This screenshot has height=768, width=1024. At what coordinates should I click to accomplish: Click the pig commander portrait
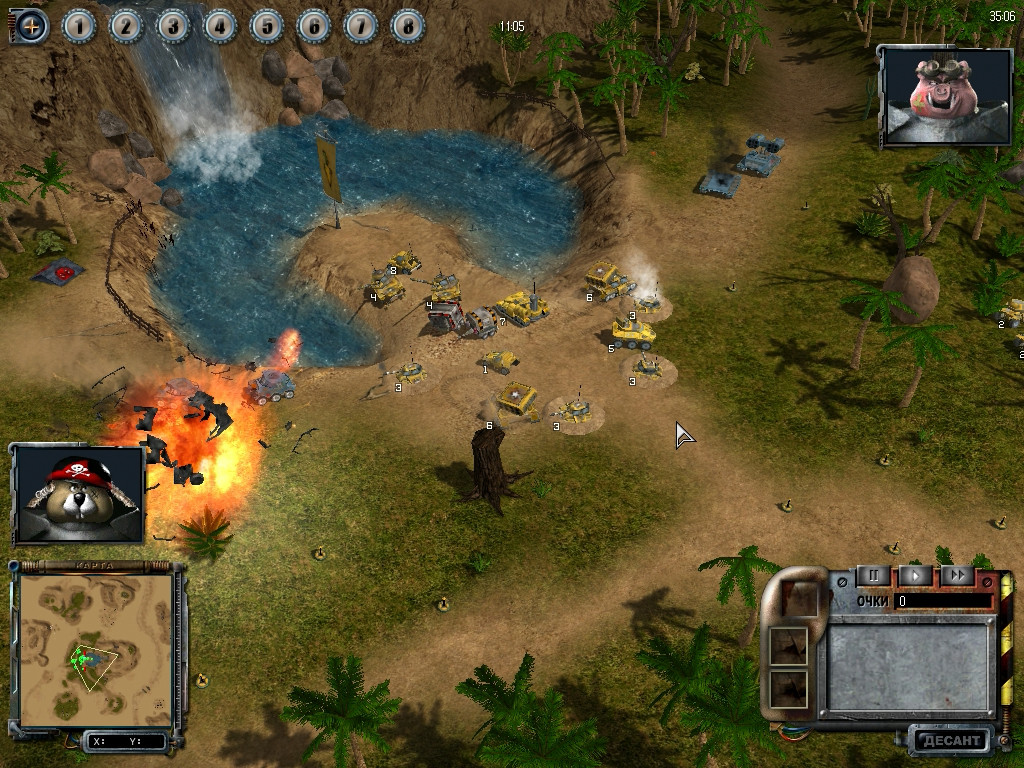point(944,96)
